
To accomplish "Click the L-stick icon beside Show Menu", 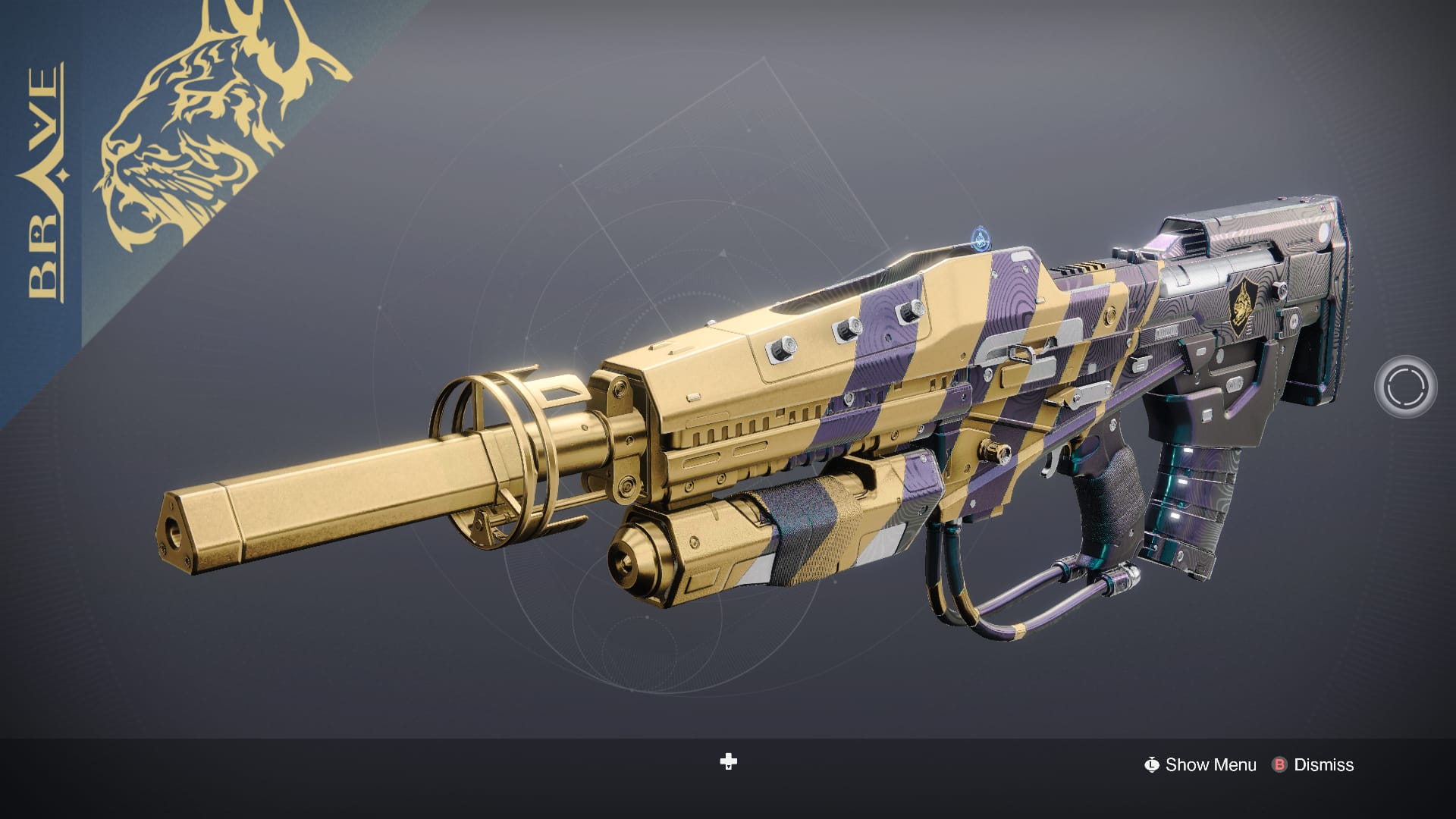I will pyautogui.click(x=1153, y=765).
